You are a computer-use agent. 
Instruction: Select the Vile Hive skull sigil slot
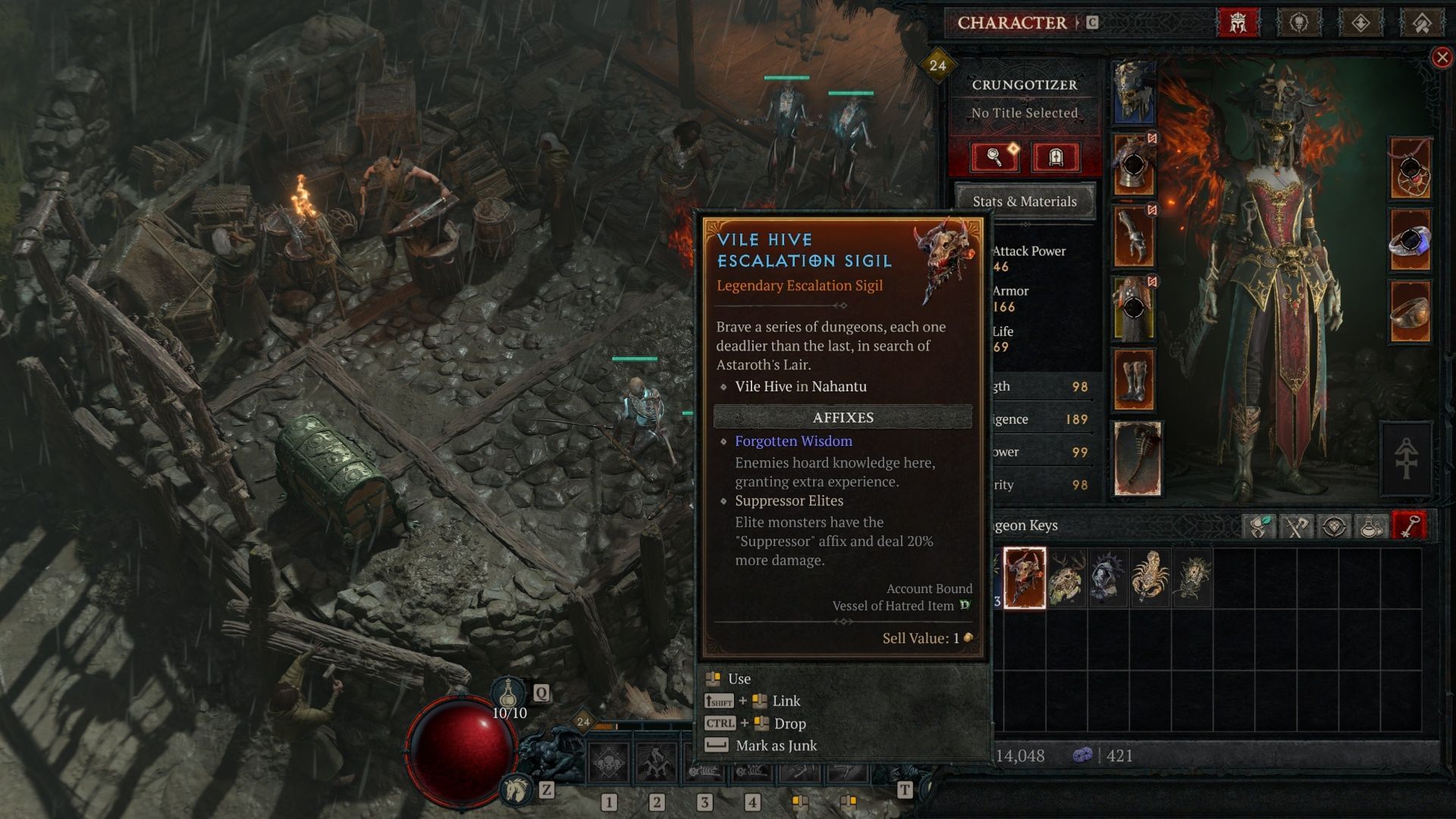pyautogui.click(x=1025, y=578)
